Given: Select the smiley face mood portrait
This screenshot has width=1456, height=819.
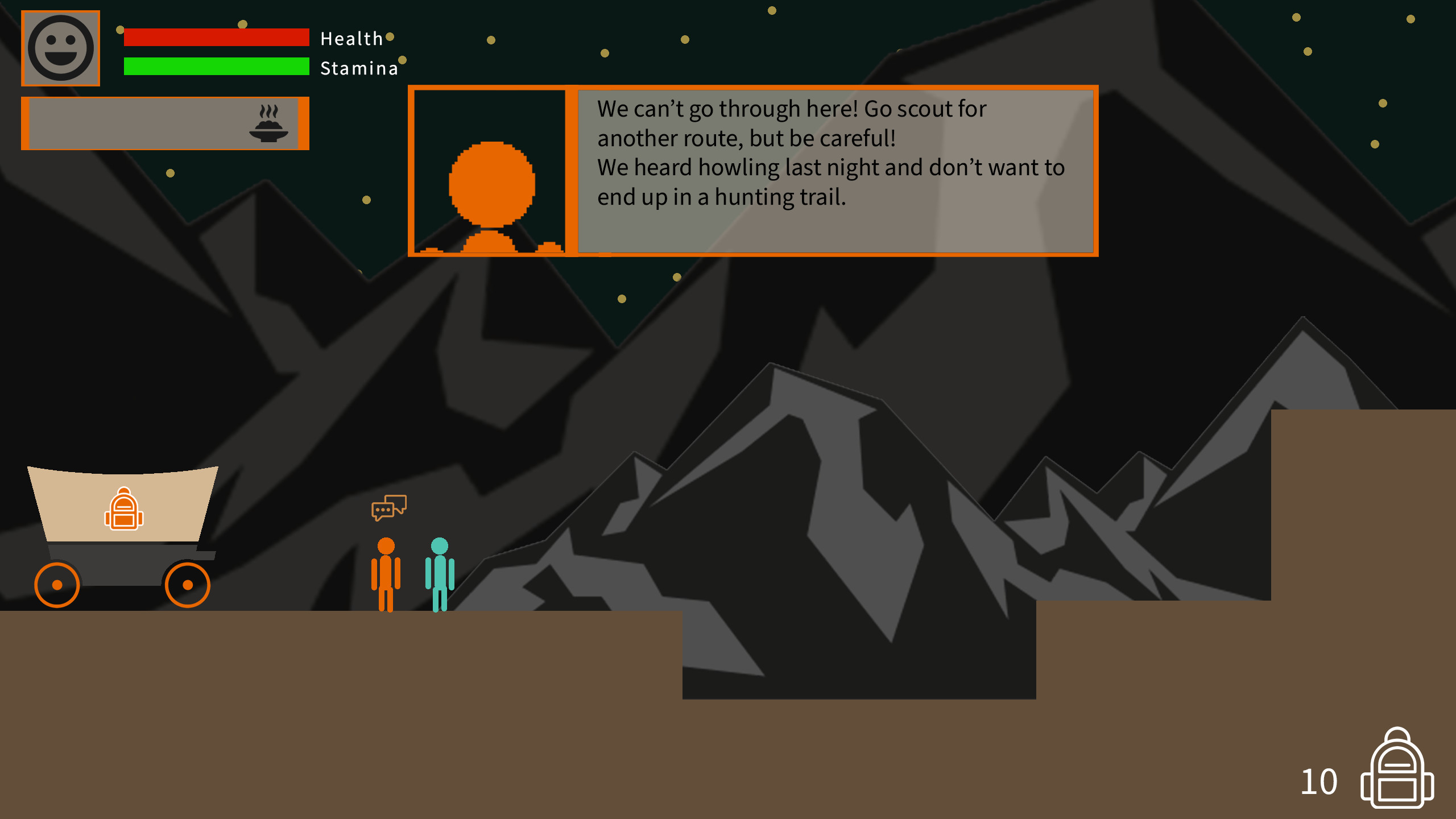Looking at the screenshot, I should 60,48.
